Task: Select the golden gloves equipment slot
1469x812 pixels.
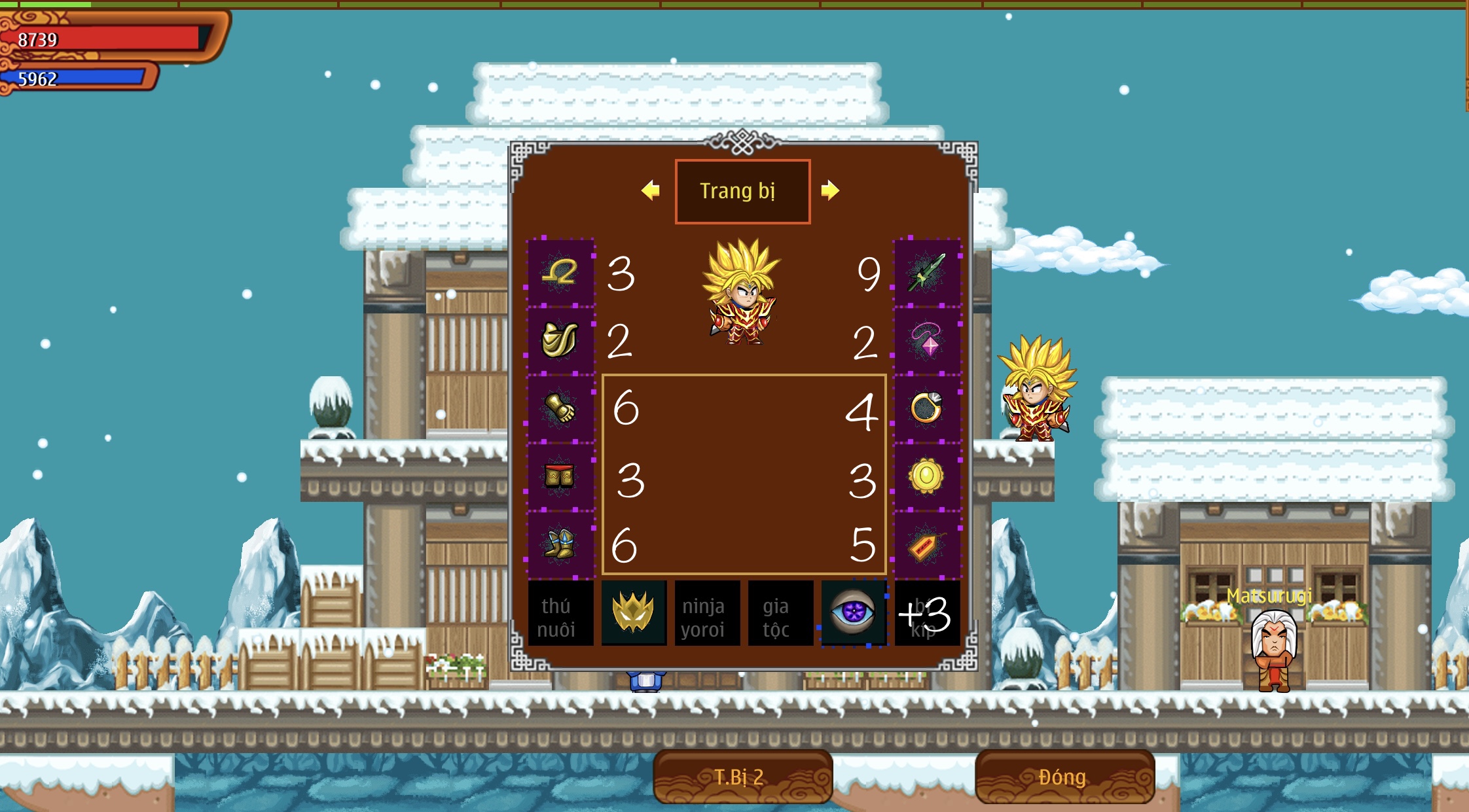Action: [x=560, y=408]
